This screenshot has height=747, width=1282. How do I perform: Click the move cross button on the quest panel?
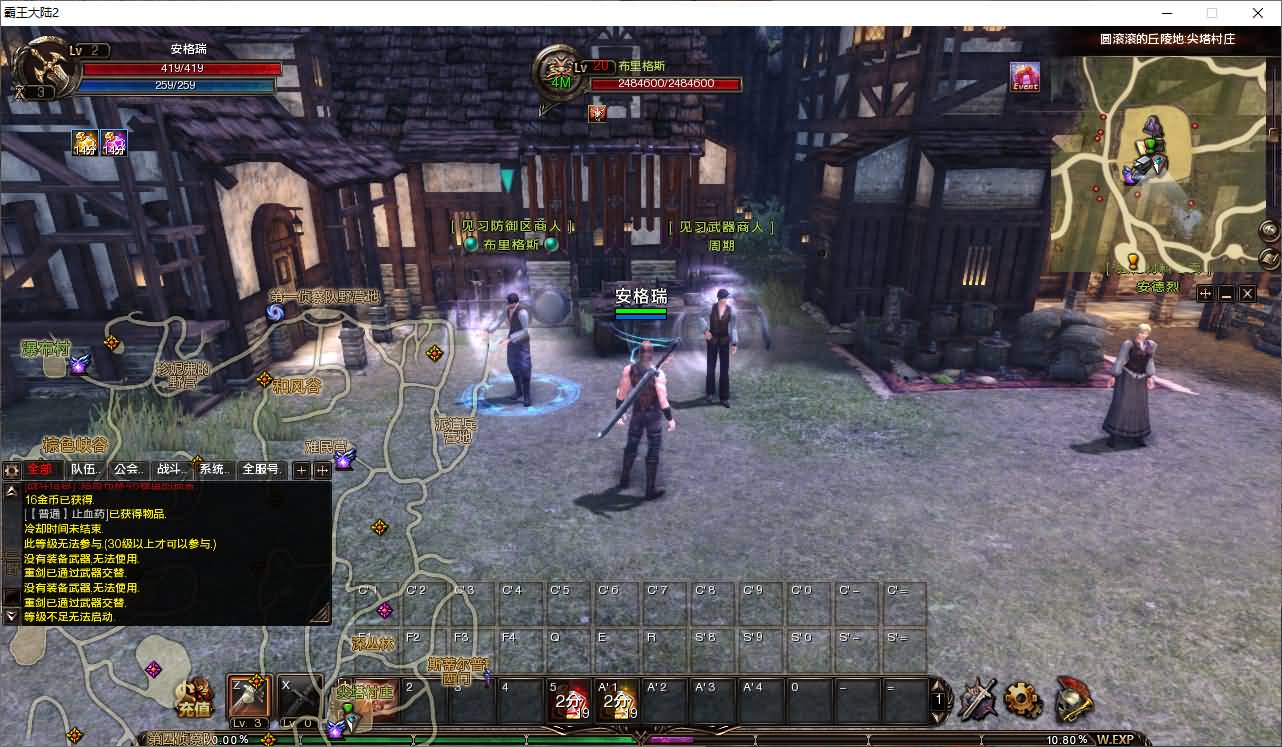(x=1206, y=294)
